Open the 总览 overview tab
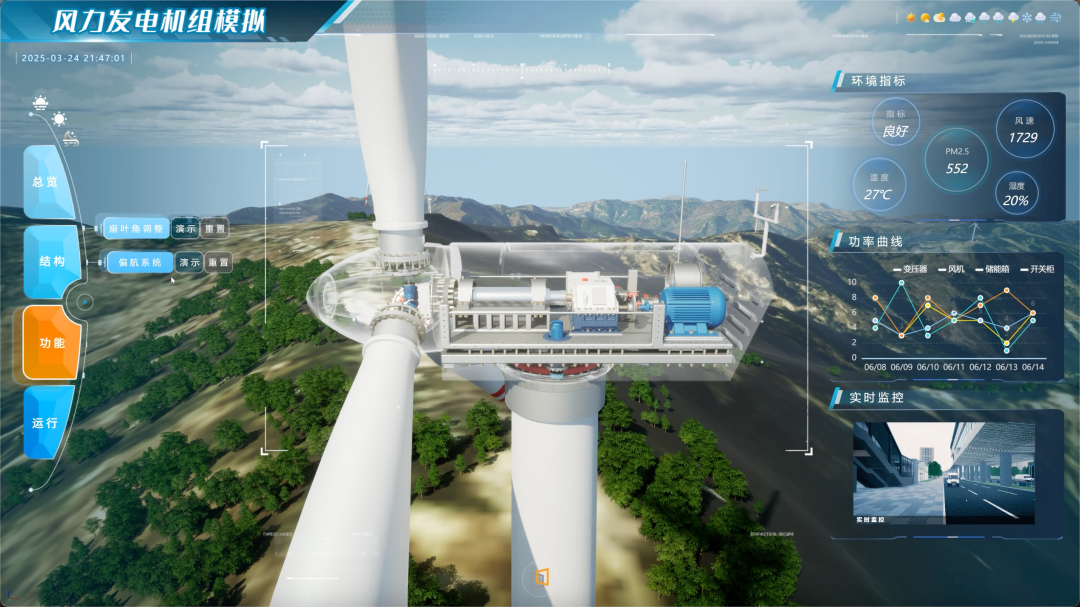1080x607 pixels. 45,182
